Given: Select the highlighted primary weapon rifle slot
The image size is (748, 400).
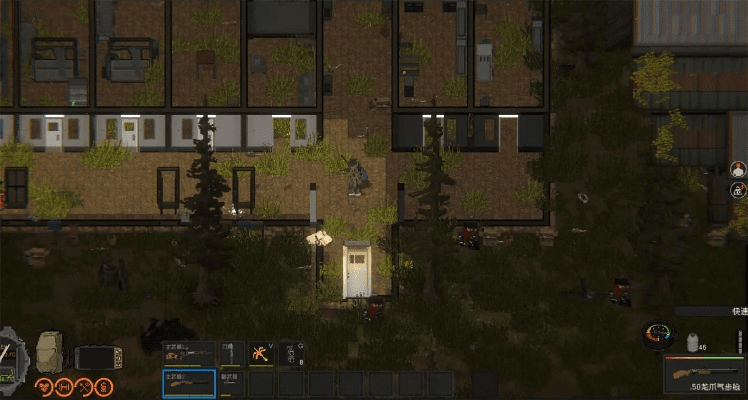Looking at the screenshot, I should (x=189, y=382).
